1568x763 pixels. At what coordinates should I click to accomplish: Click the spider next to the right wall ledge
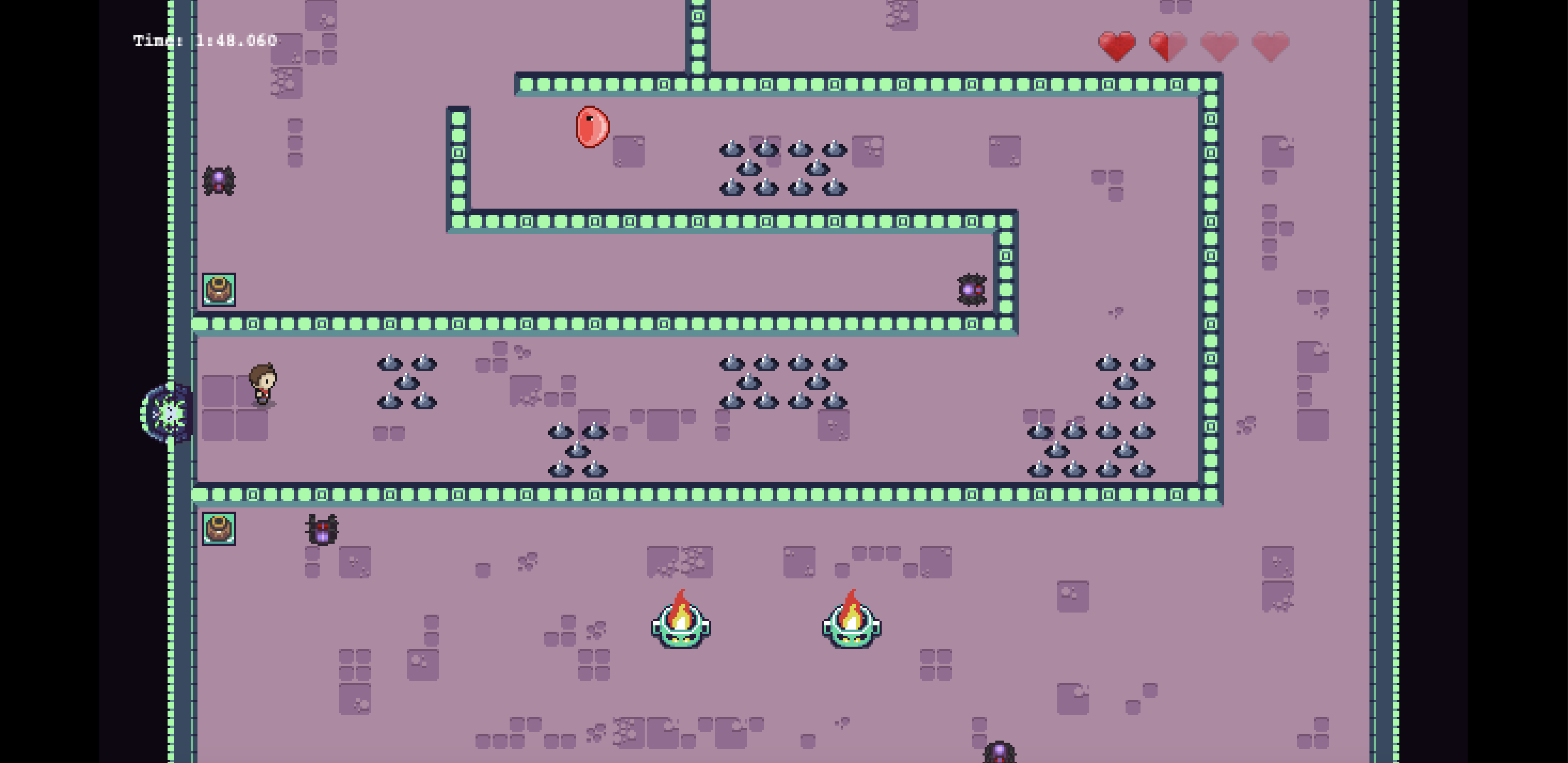pos(972,291)
